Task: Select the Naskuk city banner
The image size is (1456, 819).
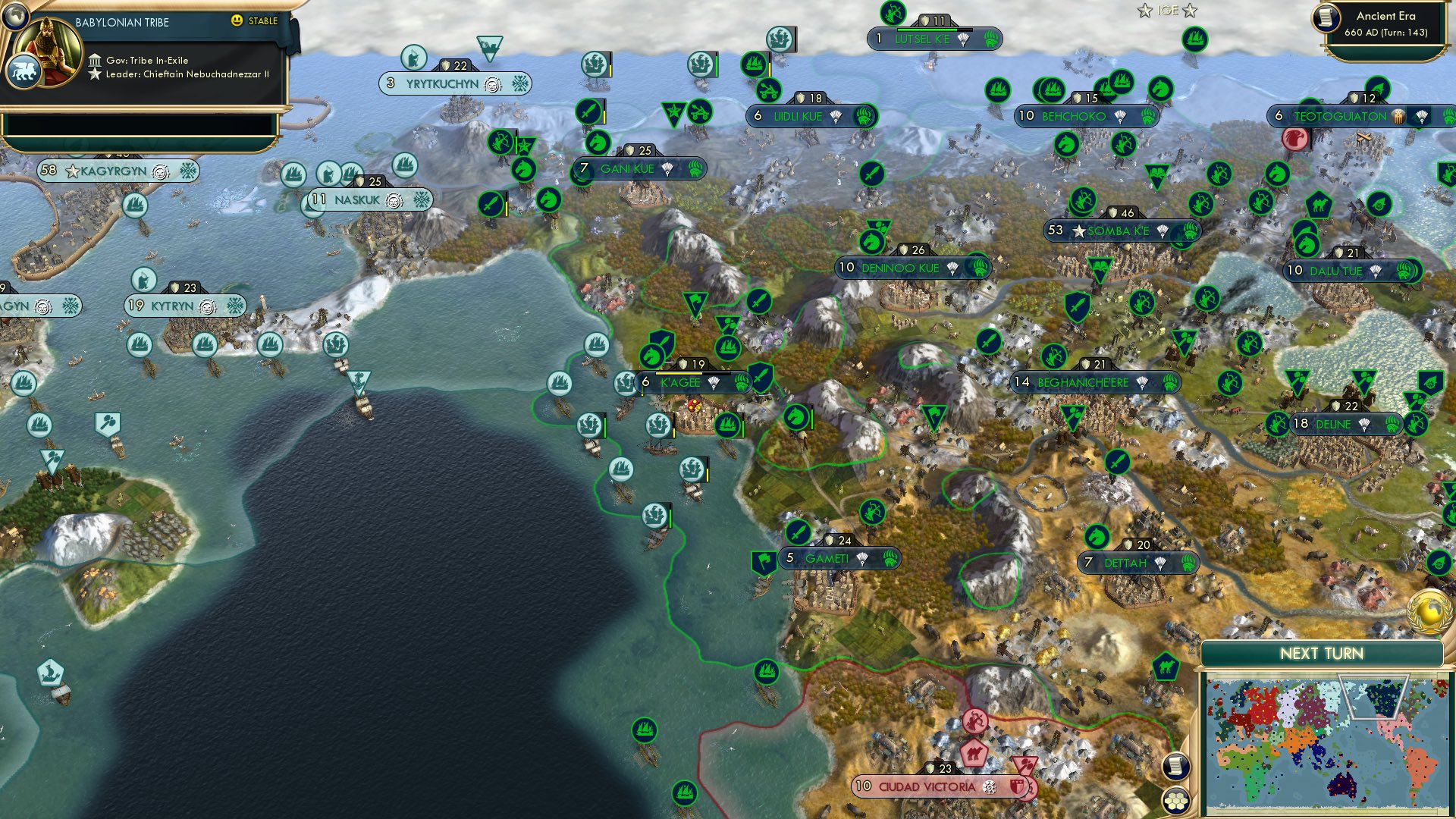Action: tap(357, 200)
